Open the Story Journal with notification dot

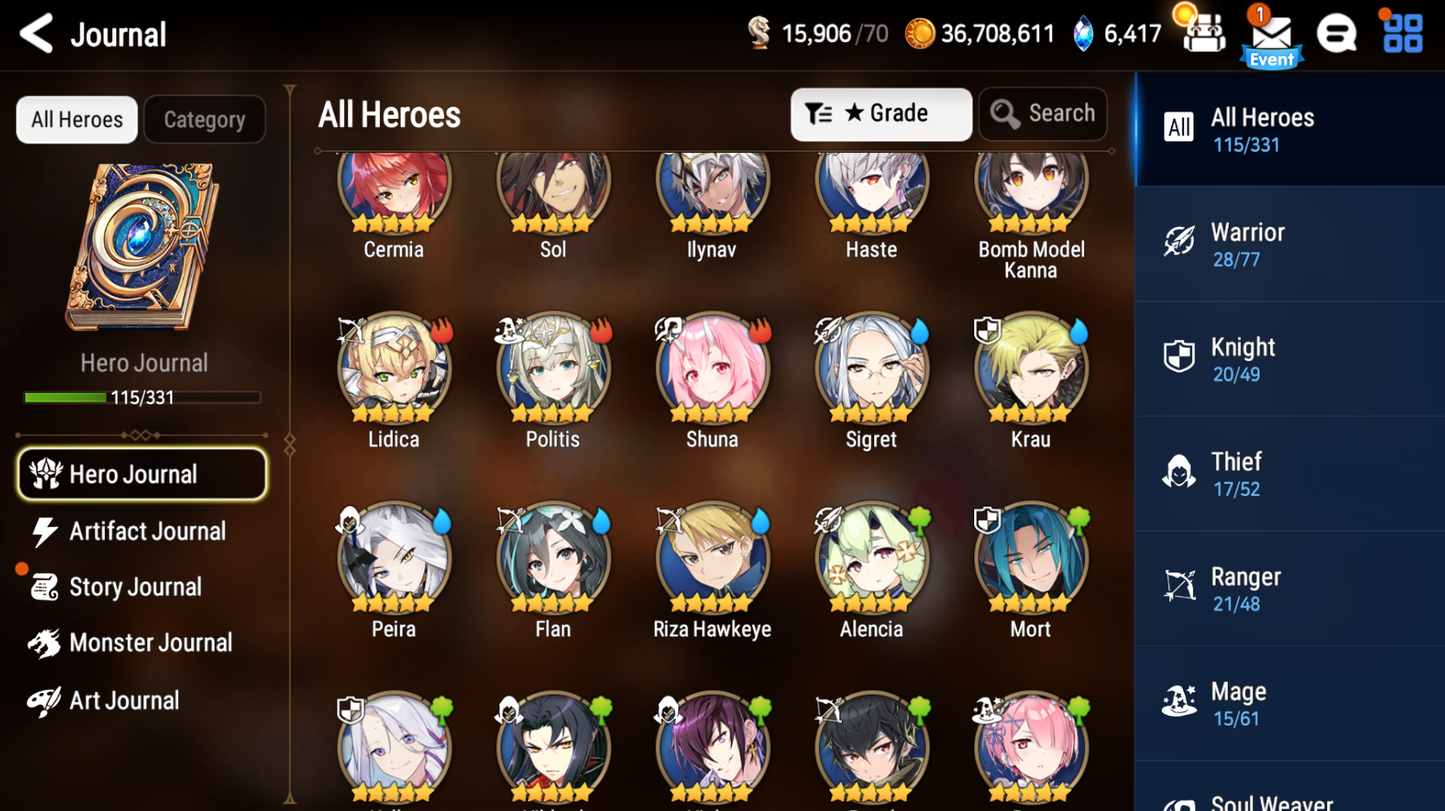137,587
